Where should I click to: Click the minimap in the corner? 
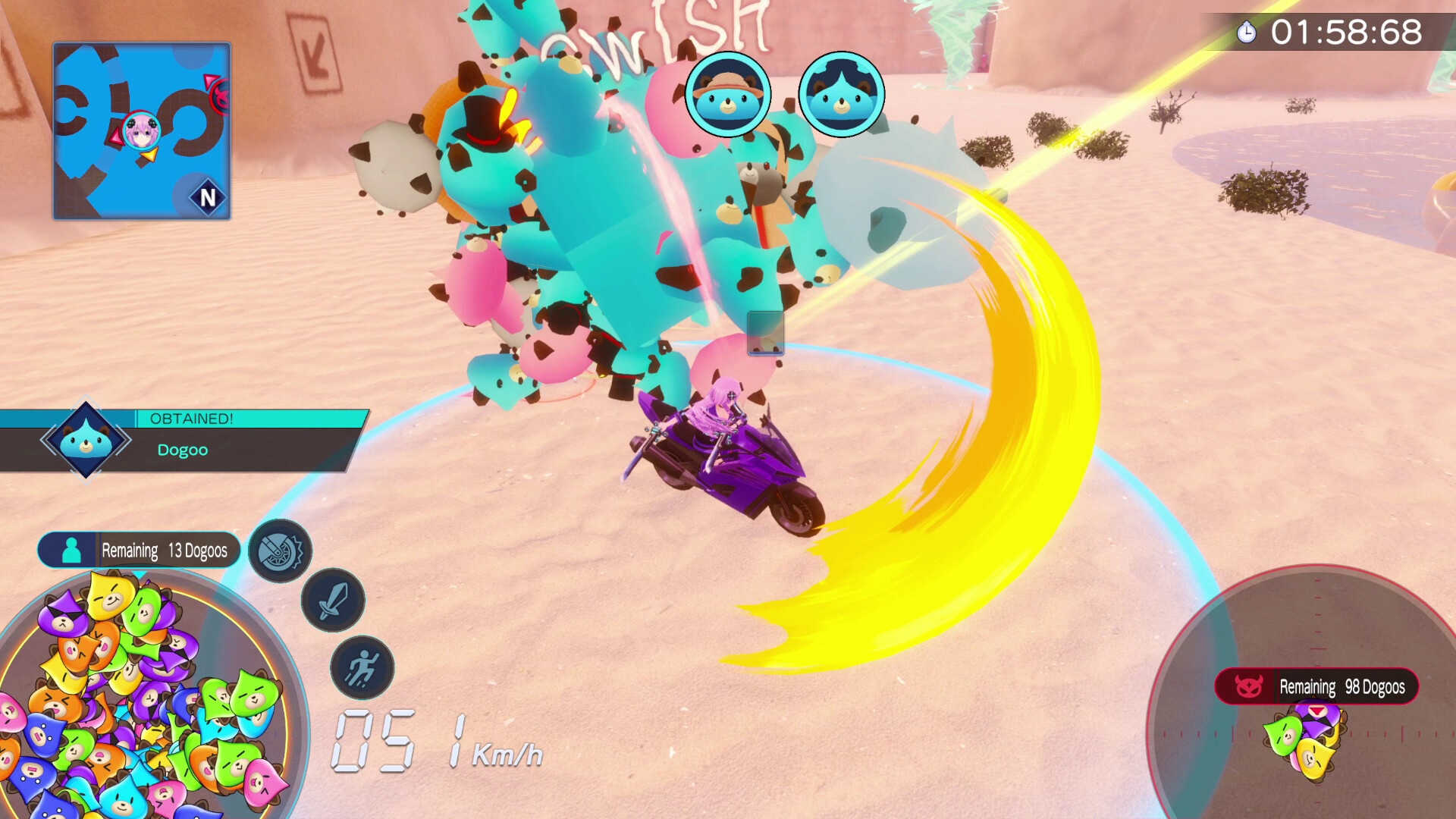click(x=142, y=131)
